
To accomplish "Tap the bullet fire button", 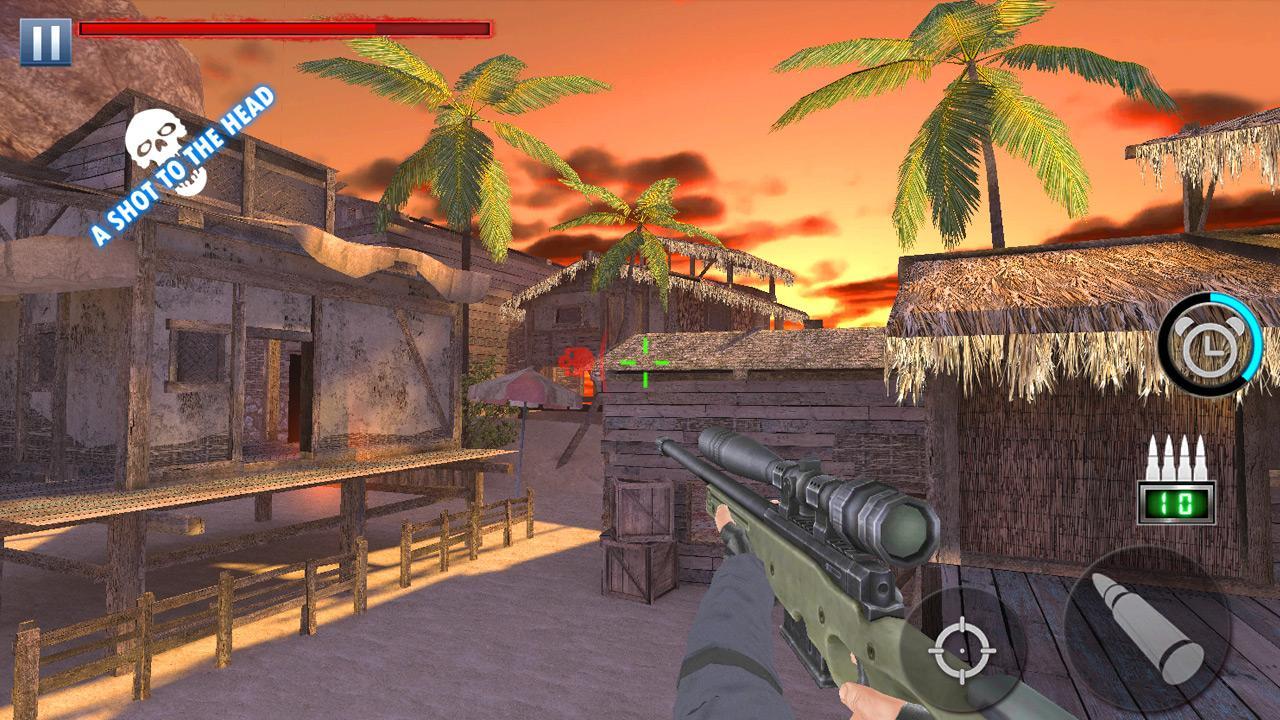I will coord(1146,629).
